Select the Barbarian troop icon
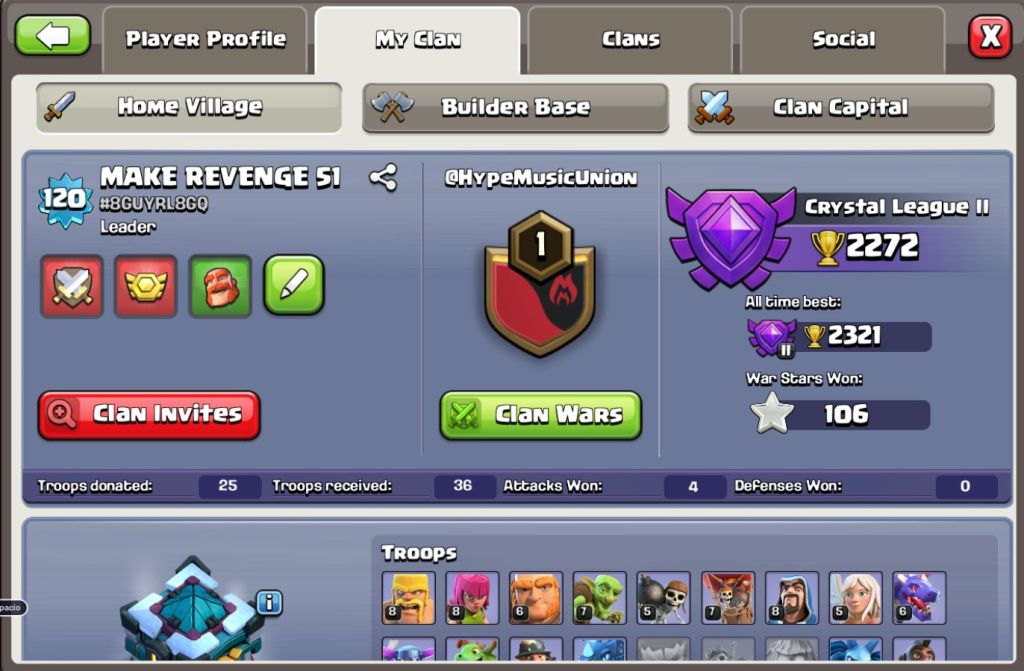The image size is (1024, 671). tap(408, 598)
